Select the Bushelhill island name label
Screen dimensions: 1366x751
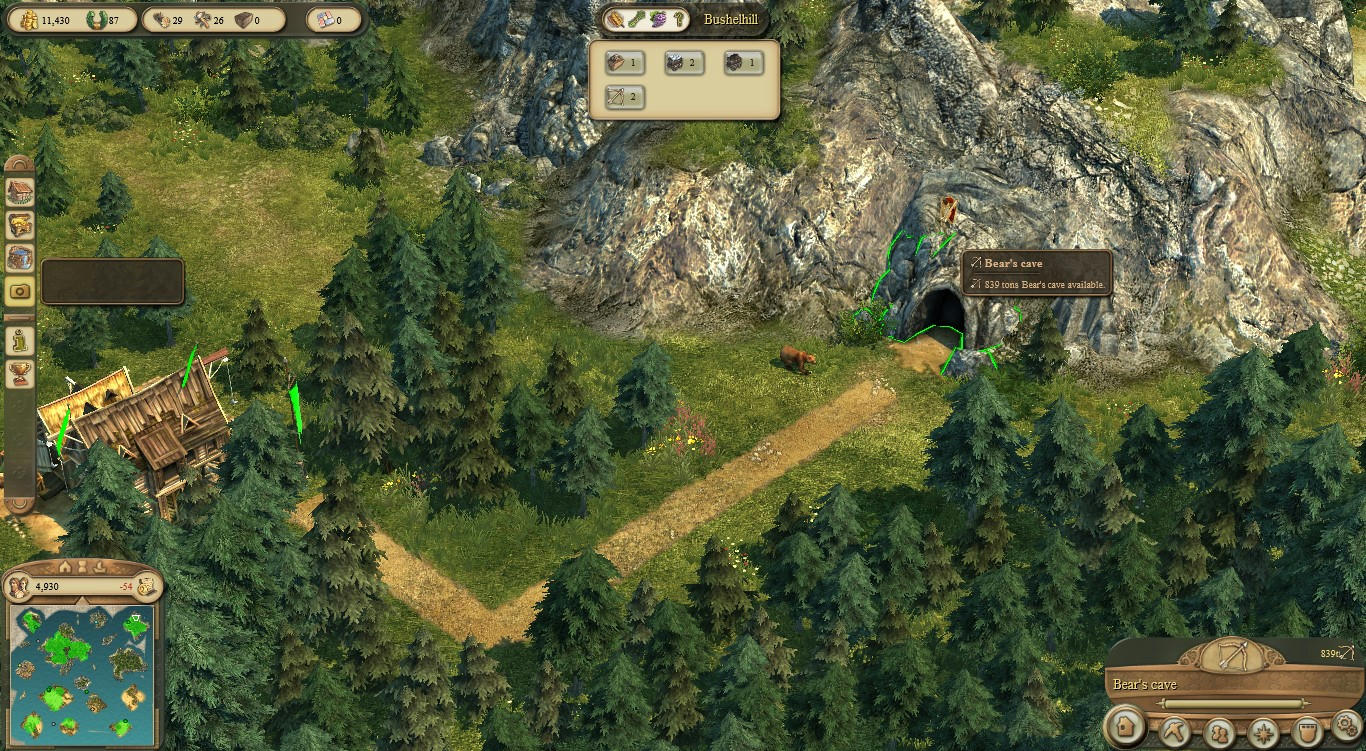point(730,19)
